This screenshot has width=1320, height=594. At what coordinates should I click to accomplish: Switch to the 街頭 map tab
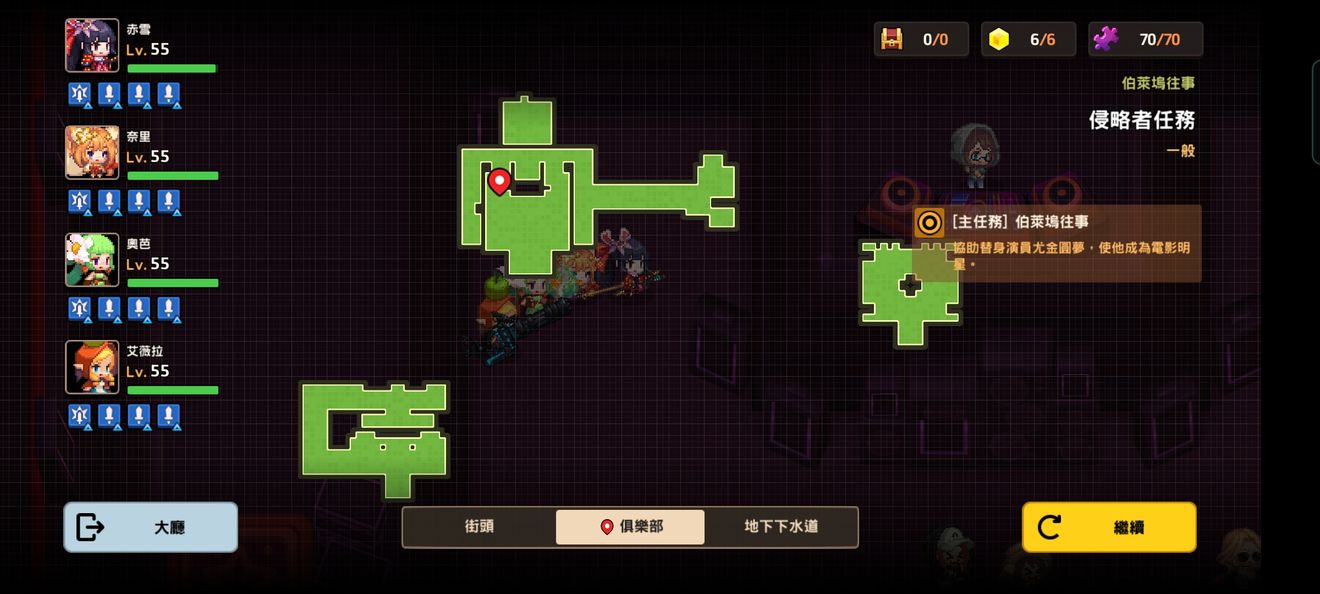(x=479, y=527)
